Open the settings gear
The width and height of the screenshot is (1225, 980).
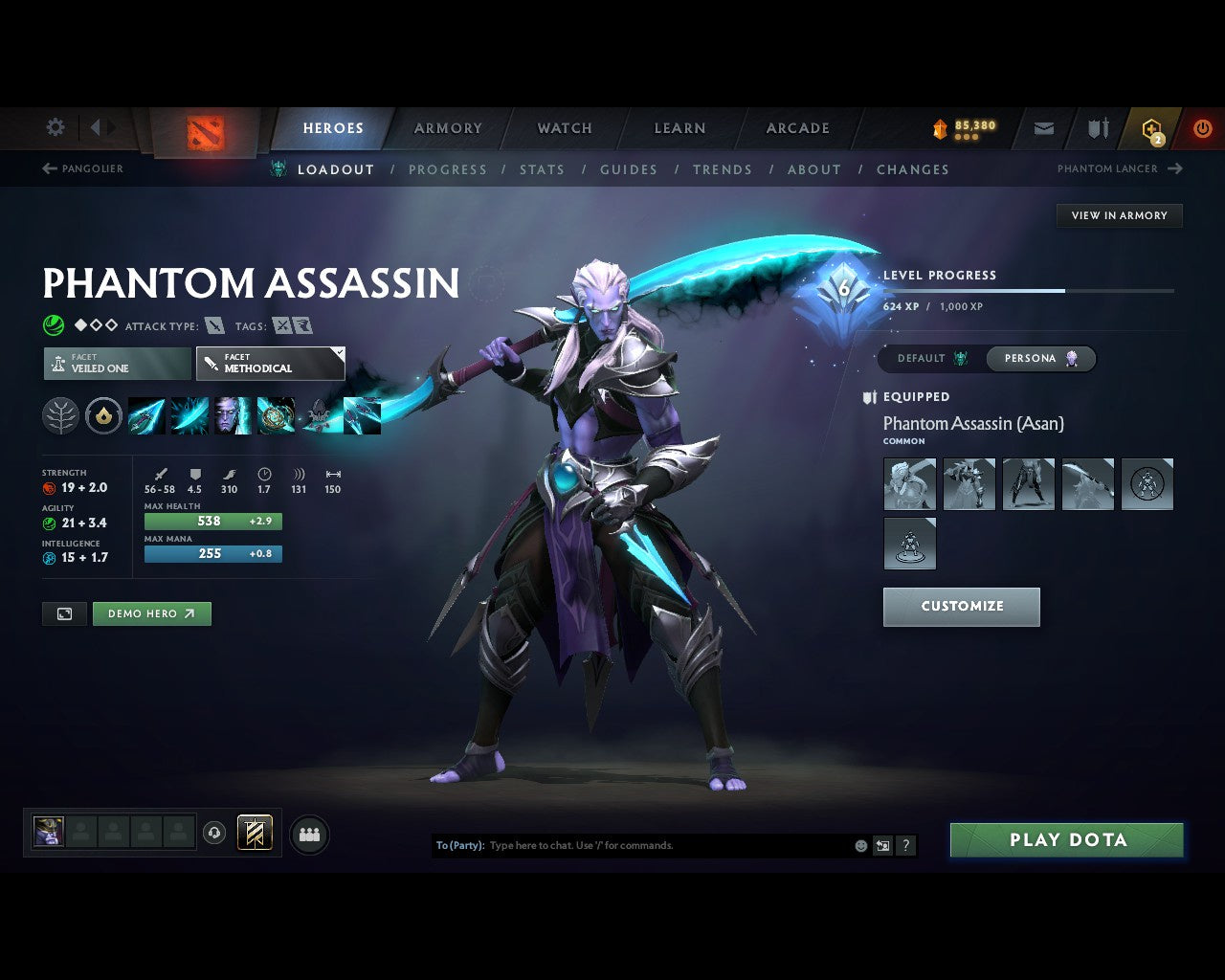[55, 125]
